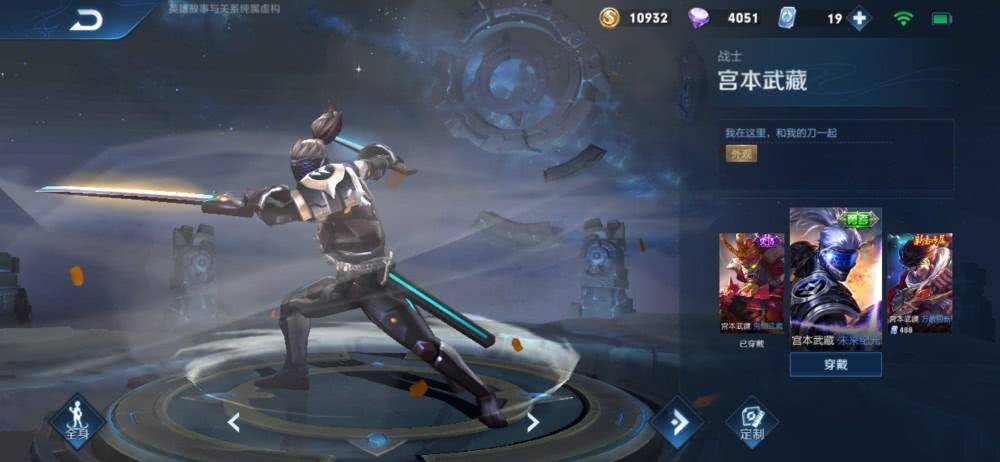This screenshot has height=462, width=1000.
Task: Choose the skin thumbnail priced 488
Action: tap(919, 283)
